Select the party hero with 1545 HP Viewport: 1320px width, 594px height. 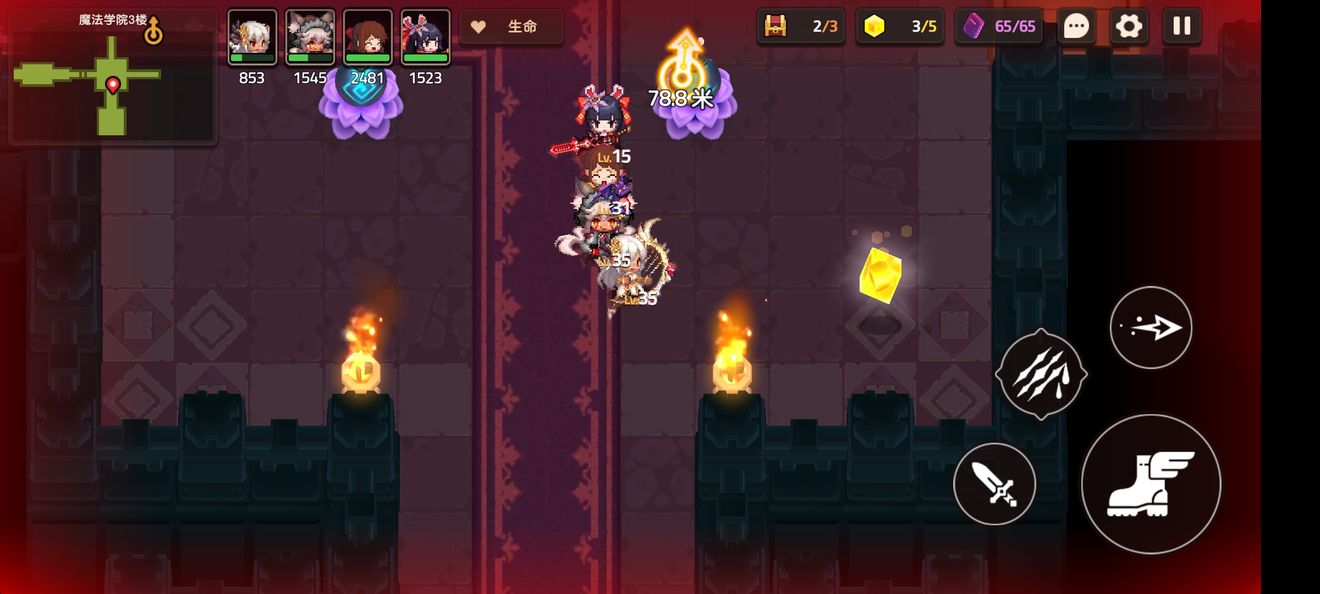[310, 38]
